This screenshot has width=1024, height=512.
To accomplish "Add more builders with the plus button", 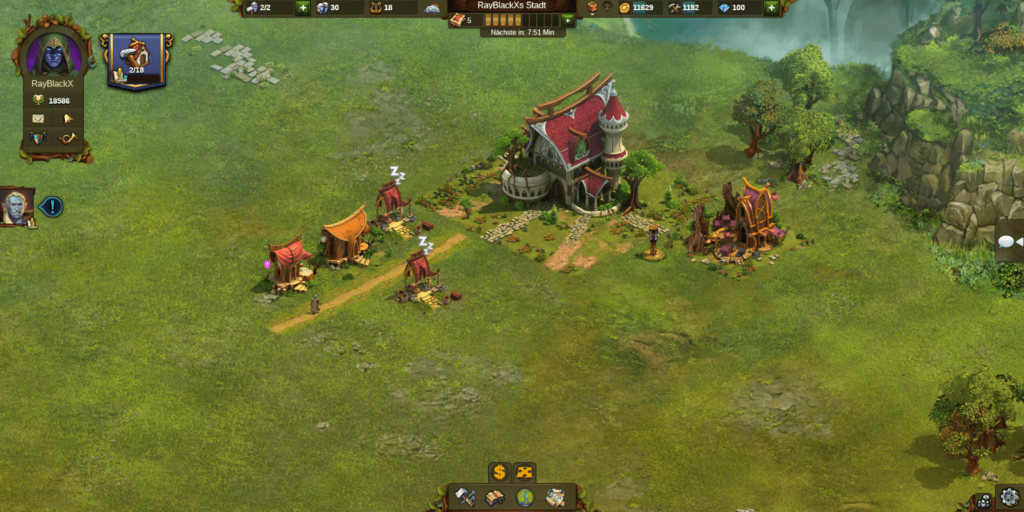I will click(x=302, y=7).
